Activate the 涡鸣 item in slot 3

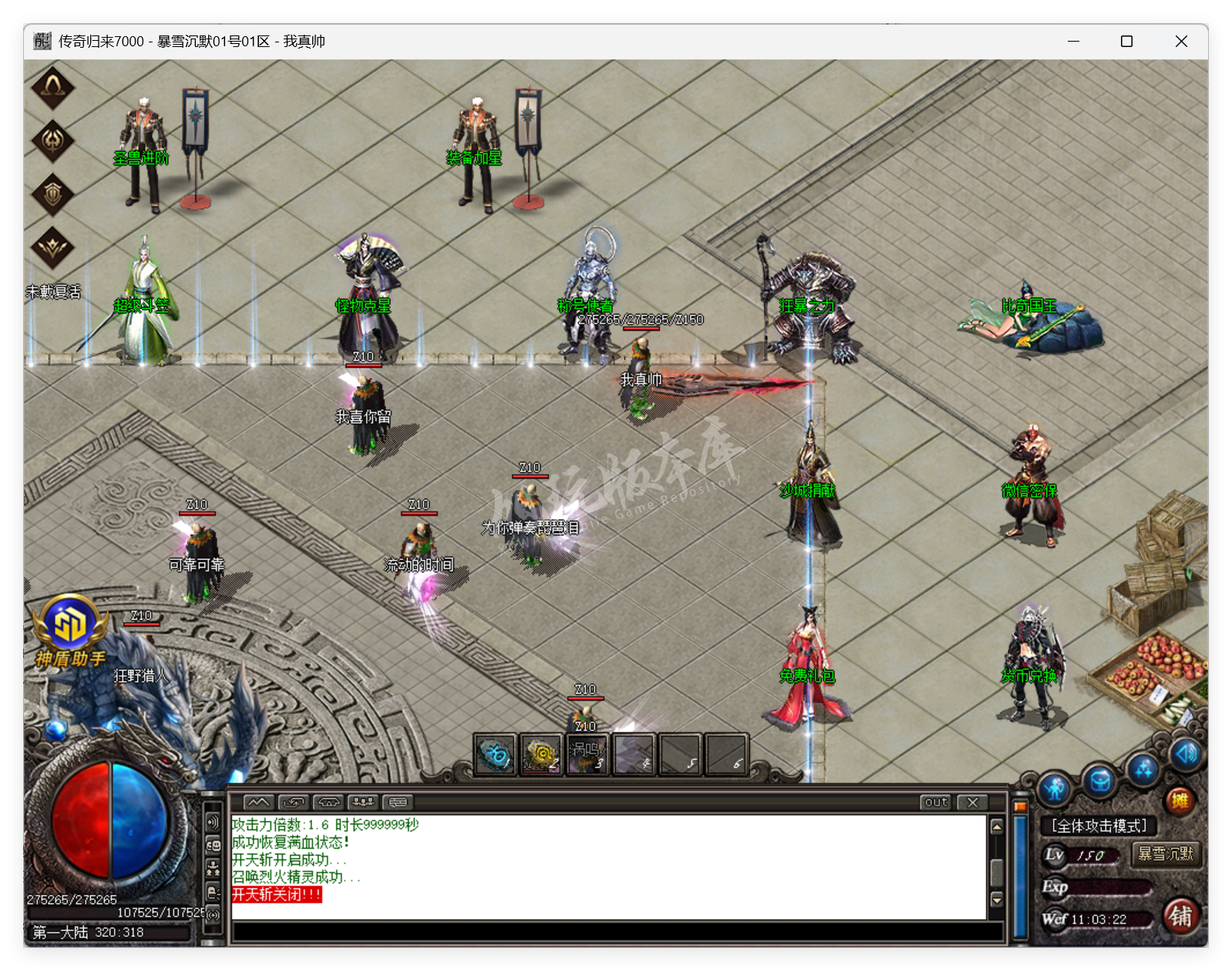point(587,754)
